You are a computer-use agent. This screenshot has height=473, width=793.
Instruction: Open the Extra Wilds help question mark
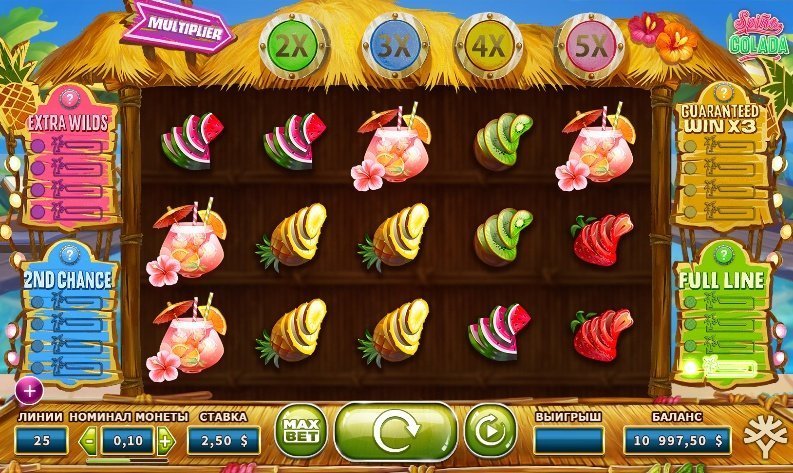[70, 98]
